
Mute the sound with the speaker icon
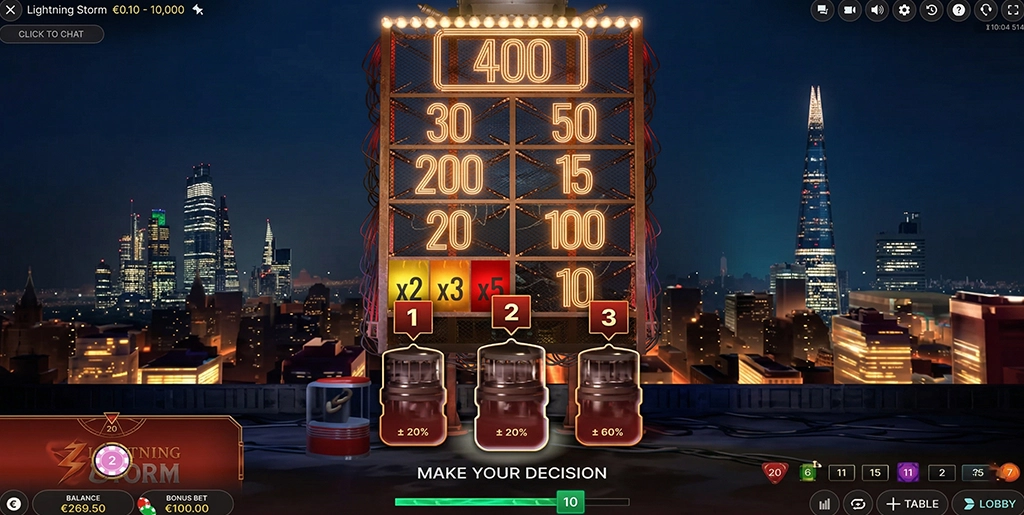(x=877, y=10)
